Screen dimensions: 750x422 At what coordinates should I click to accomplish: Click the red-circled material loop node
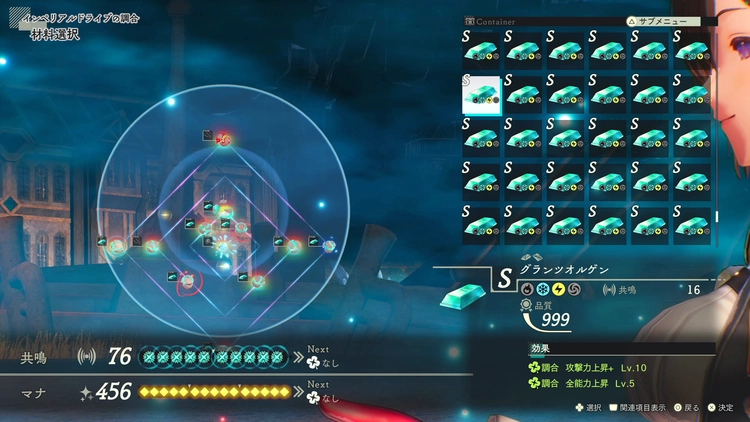(x=187, y=283)
